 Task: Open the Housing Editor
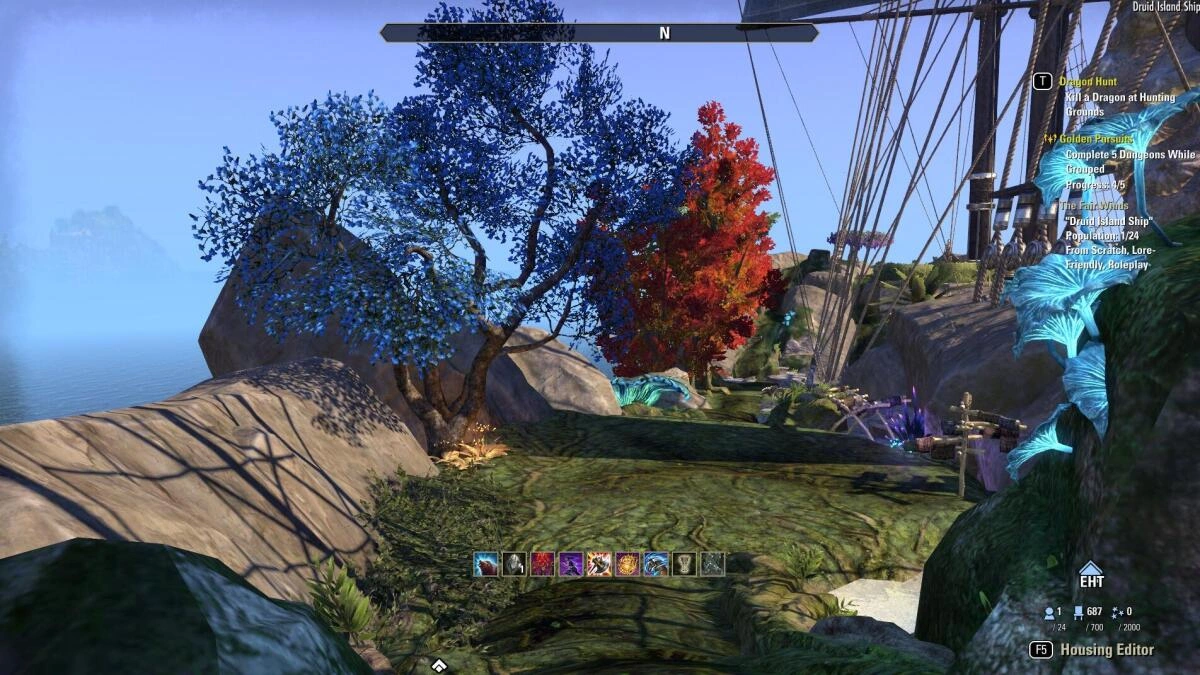pos(1106,650)
